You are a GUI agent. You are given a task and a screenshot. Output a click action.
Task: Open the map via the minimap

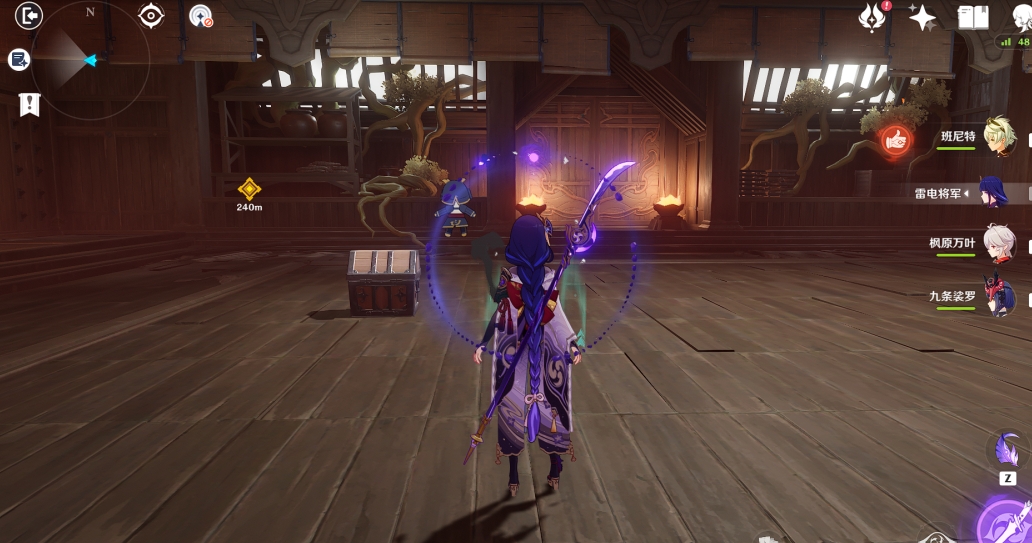click(91, 60)
